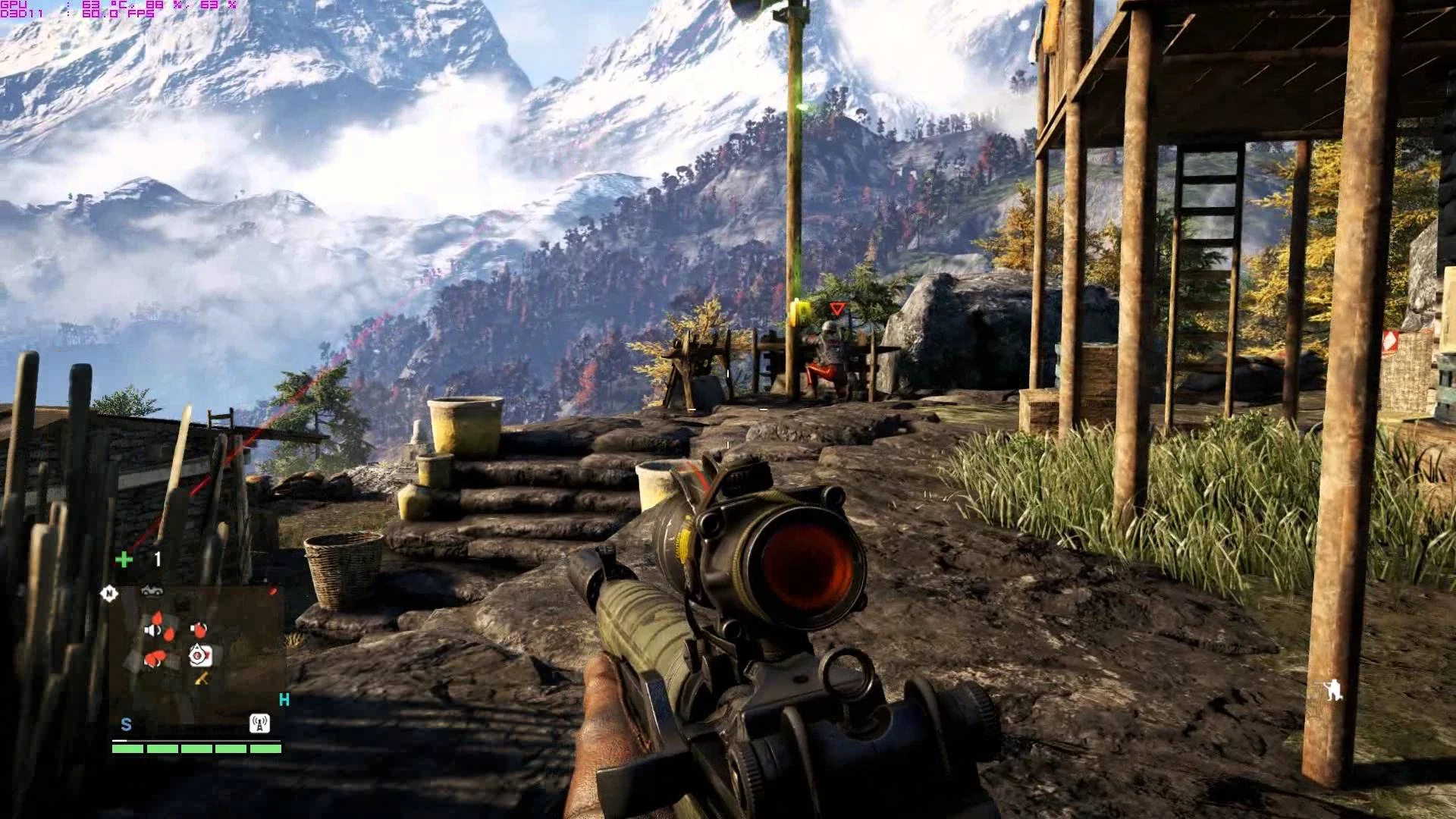Click the crouching stance indicator icon
The image size is (1456, 819).
1332,690
